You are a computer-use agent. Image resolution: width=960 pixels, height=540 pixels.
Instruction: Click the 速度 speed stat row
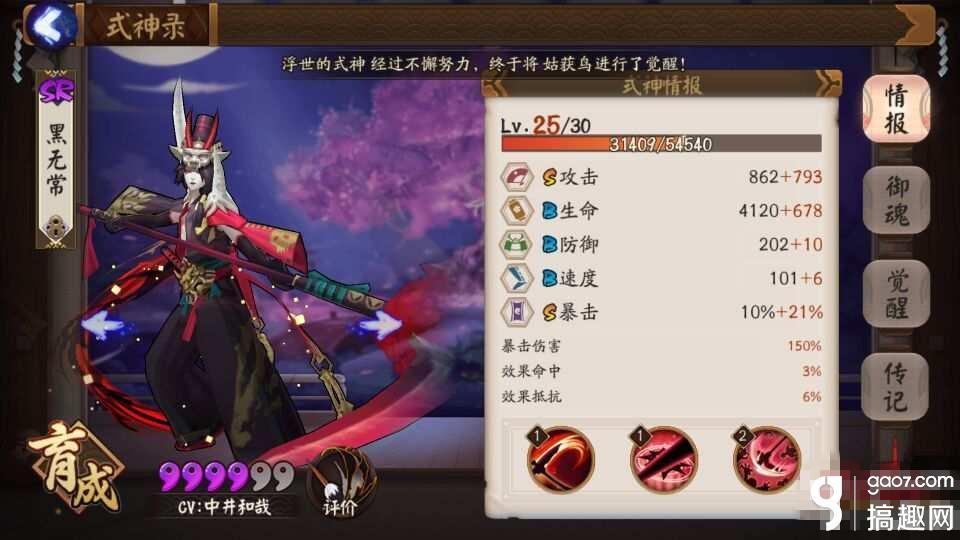(x=661, y=278)
